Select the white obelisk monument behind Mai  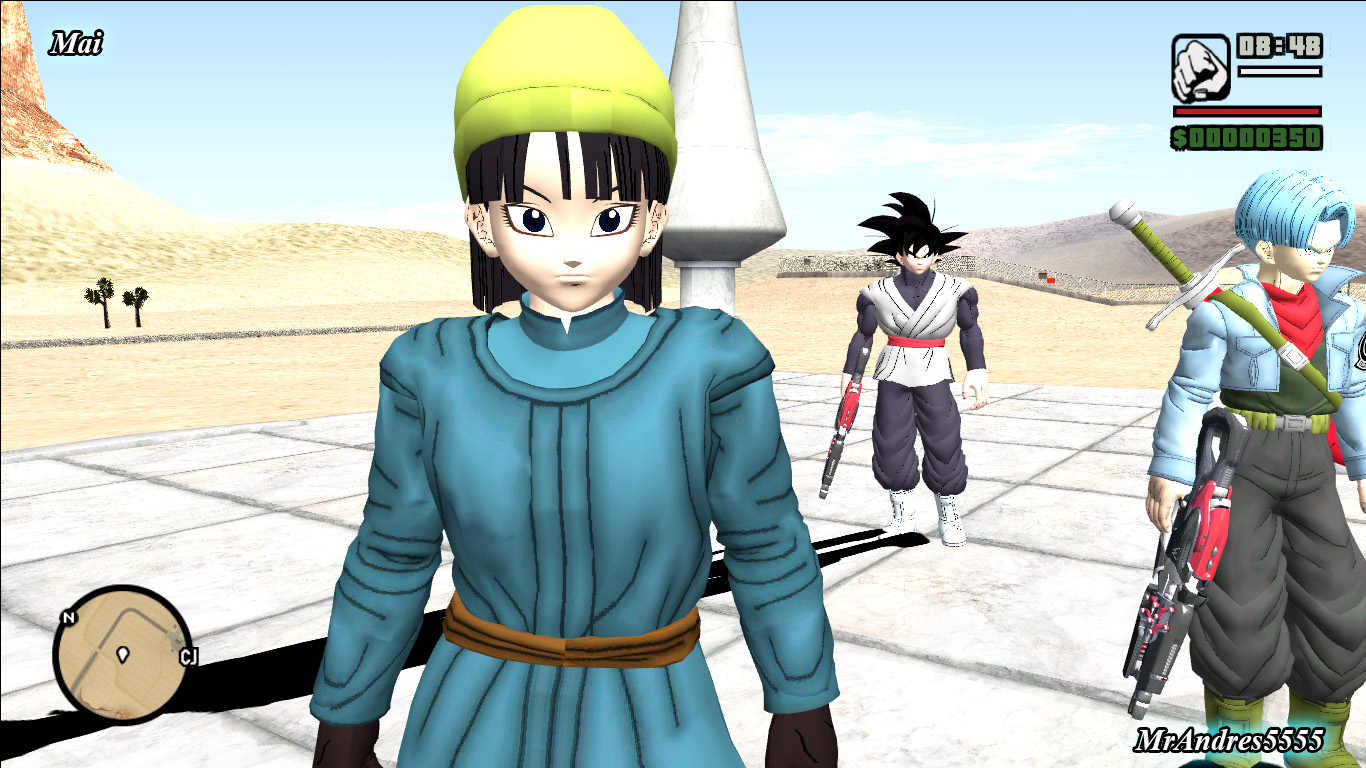click(x=707, y=150)
